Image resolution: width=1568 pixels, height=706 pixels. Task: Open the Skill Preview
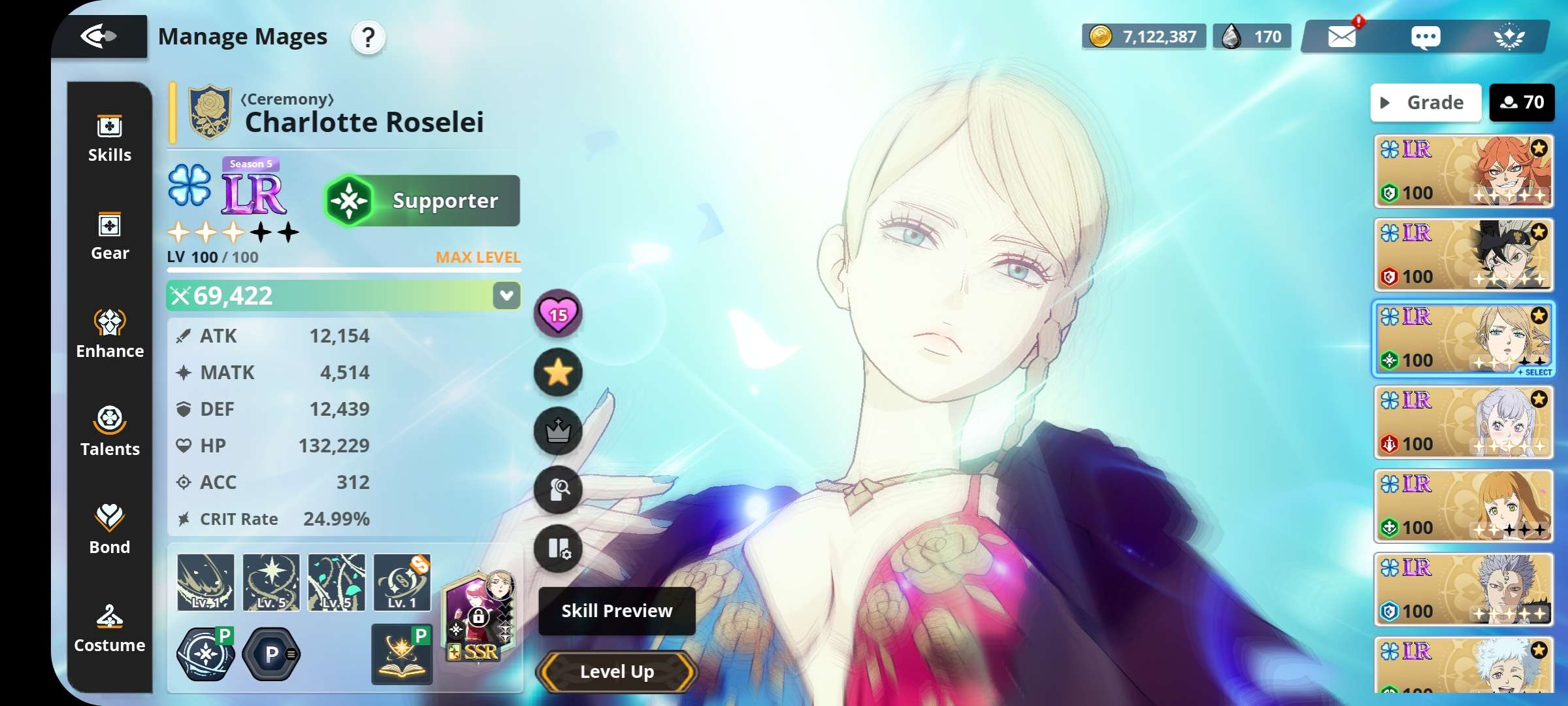pos(617,611)
